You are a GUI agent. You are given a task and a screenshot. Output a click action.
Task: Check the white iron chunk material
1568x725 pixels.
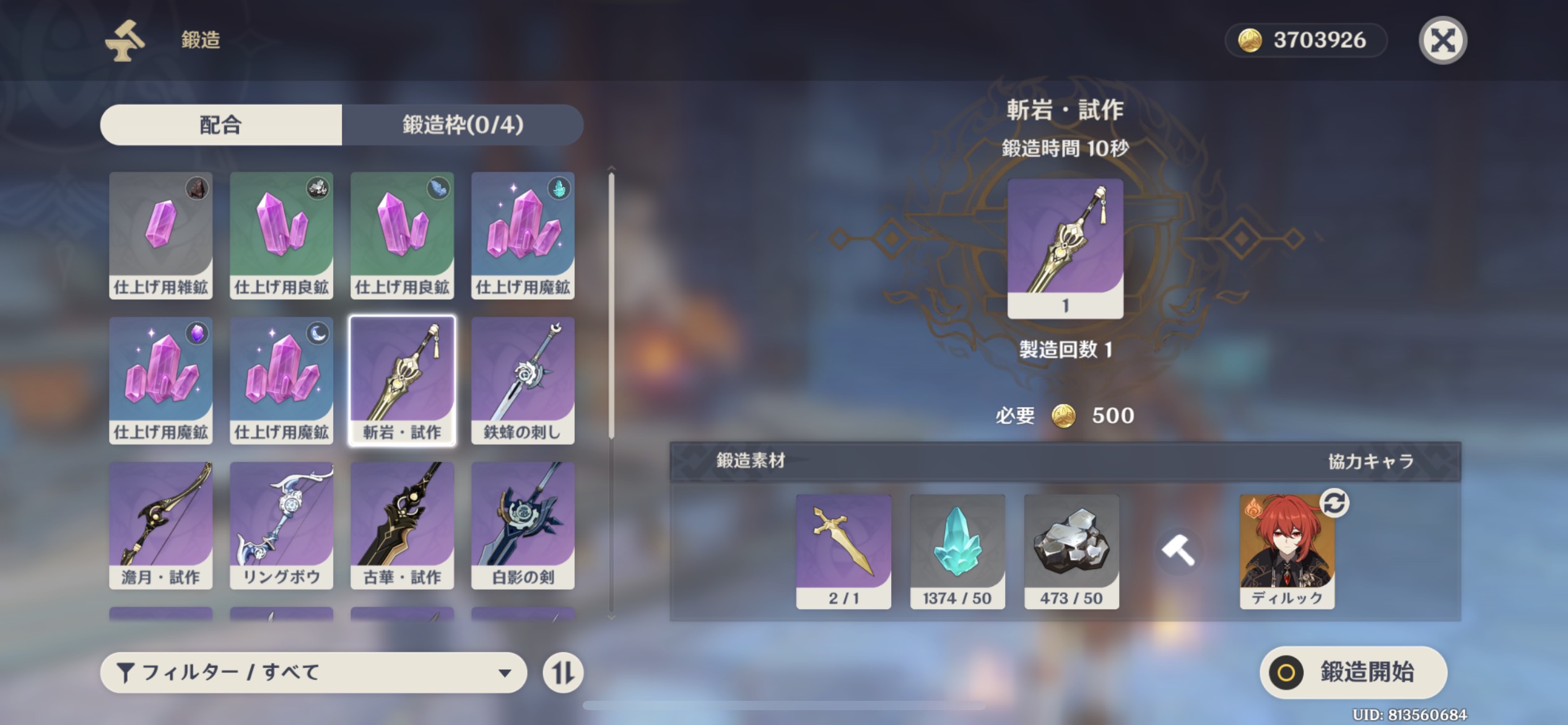(x=1071, y=551)
